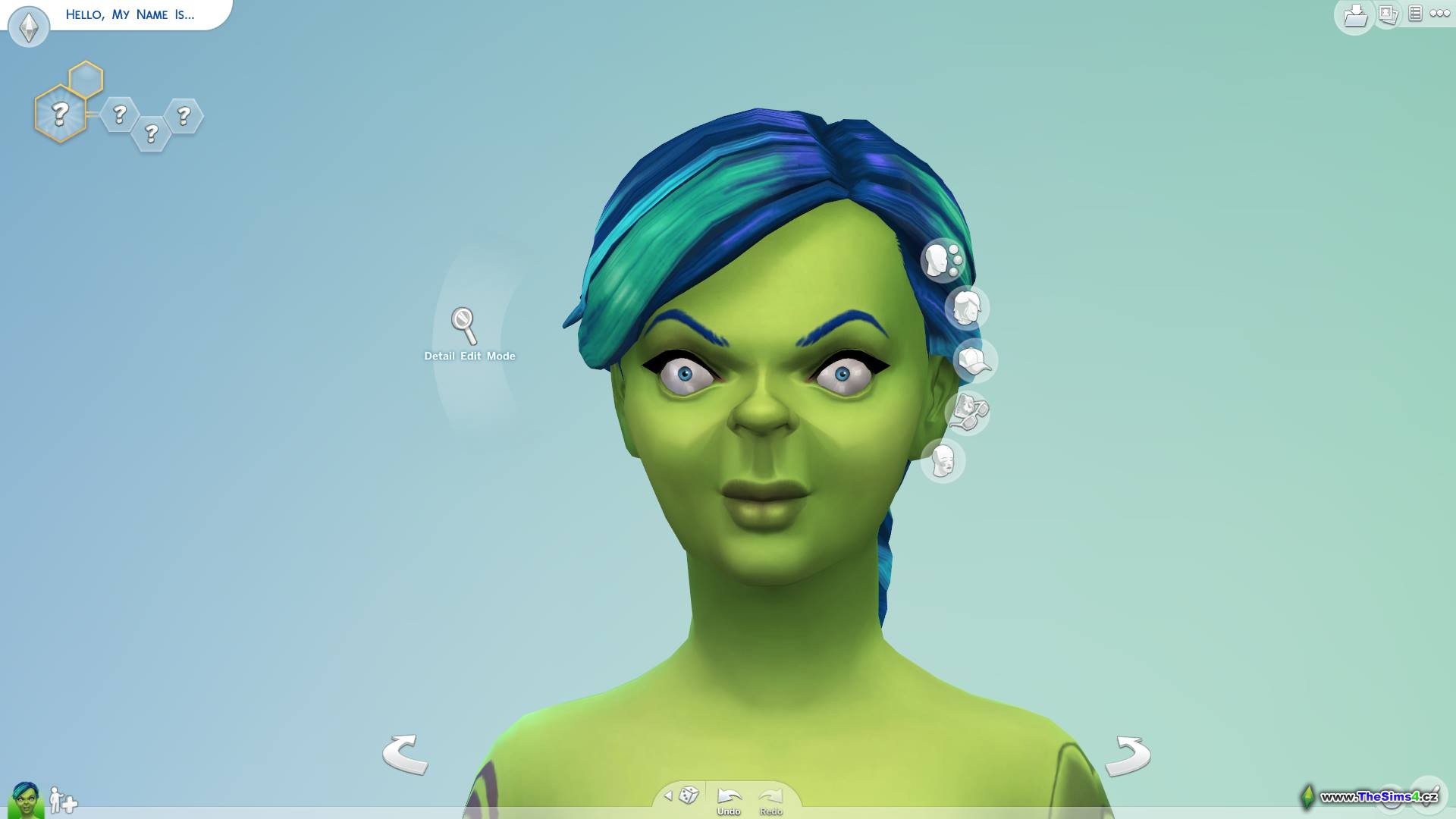Open the Gallery photos icon
This screenshot has height=819, width=1456.
point(1388,14)
